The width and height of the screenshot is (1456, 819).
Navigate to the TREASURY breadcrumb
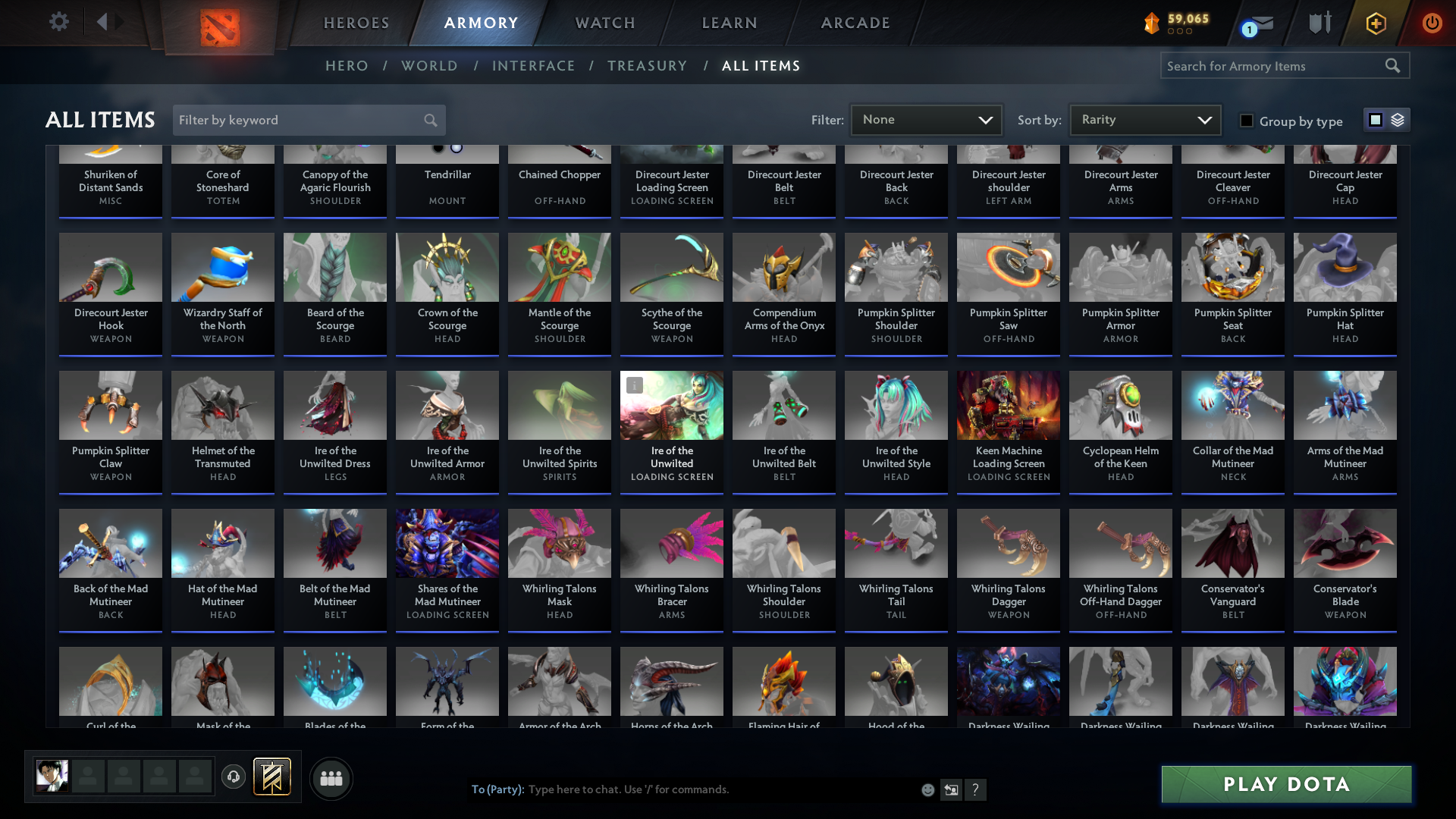pos(648,65)
